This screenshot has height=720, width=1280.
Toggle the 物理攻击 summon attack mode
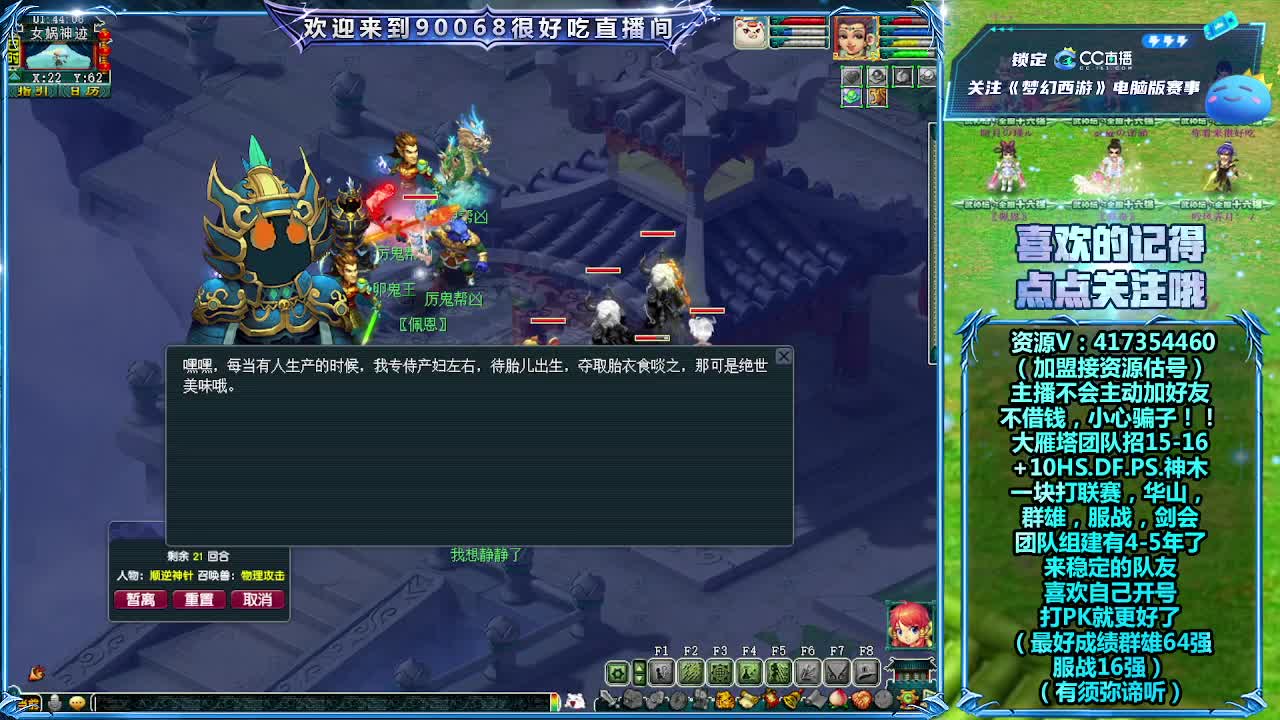[x=262, y=576]
